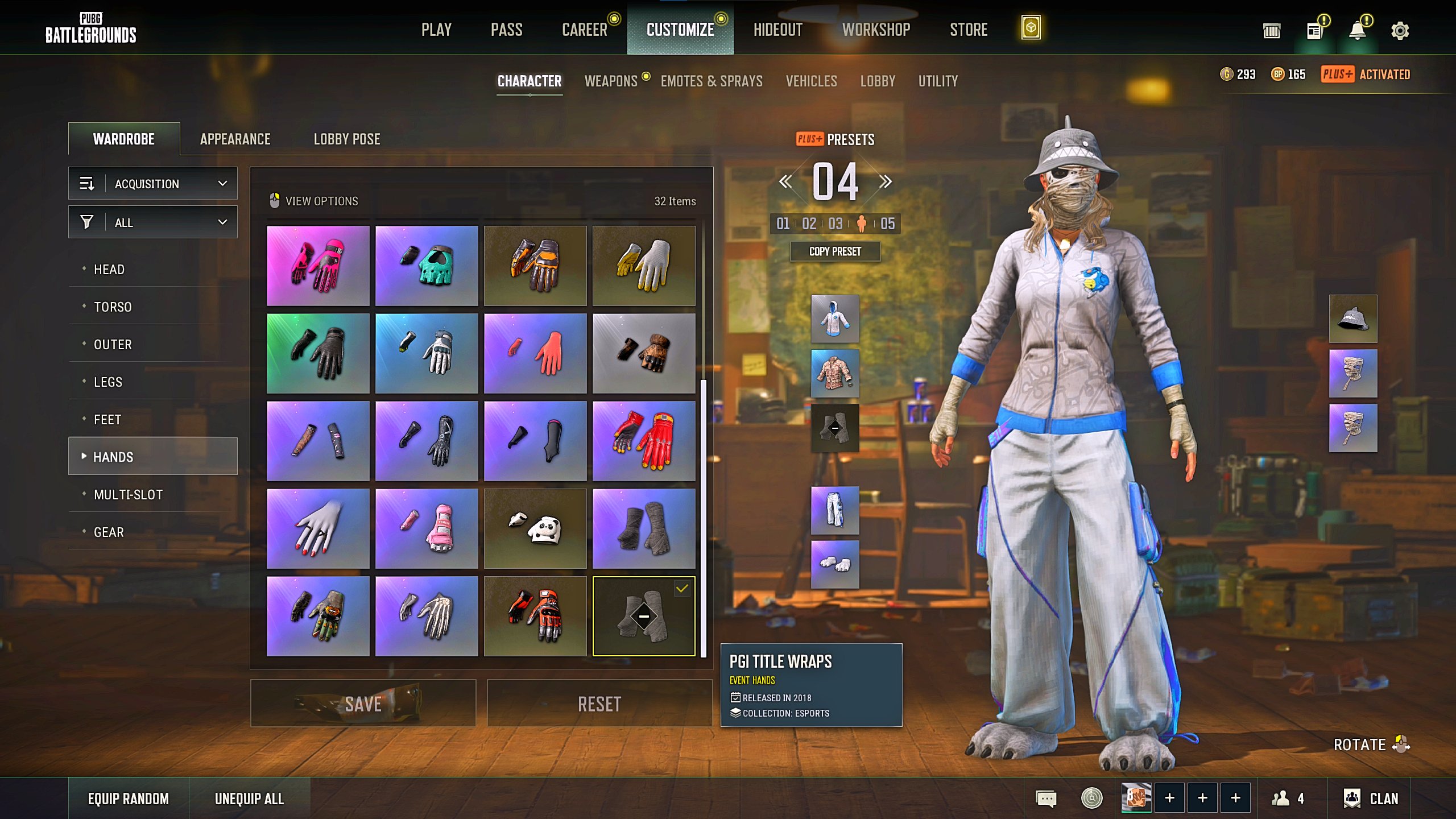The image size is (1456, 819).
Task: Select the Head wardrobe category
Action: 109,270
